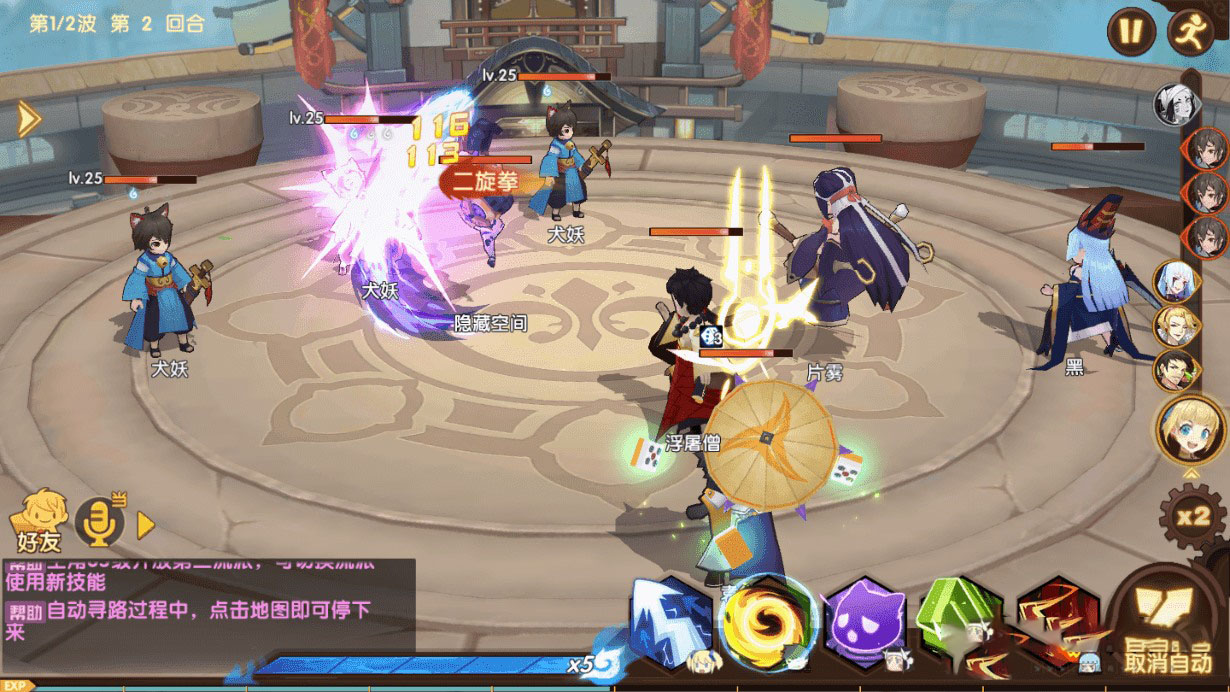Open the 好友 friends panel

(x=39, y=520)
